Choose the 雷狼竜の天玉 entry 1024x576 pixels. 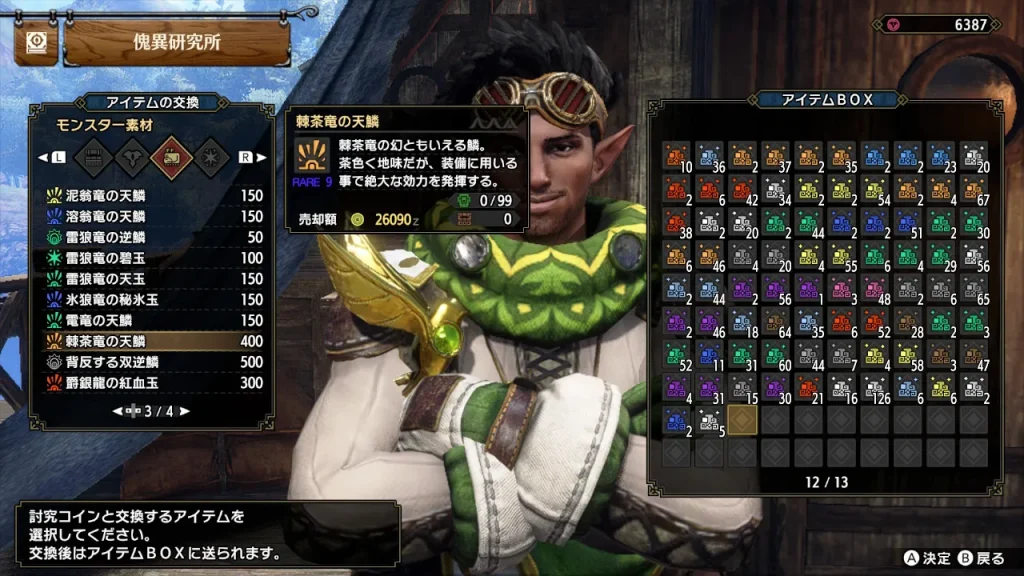point(150,279)
